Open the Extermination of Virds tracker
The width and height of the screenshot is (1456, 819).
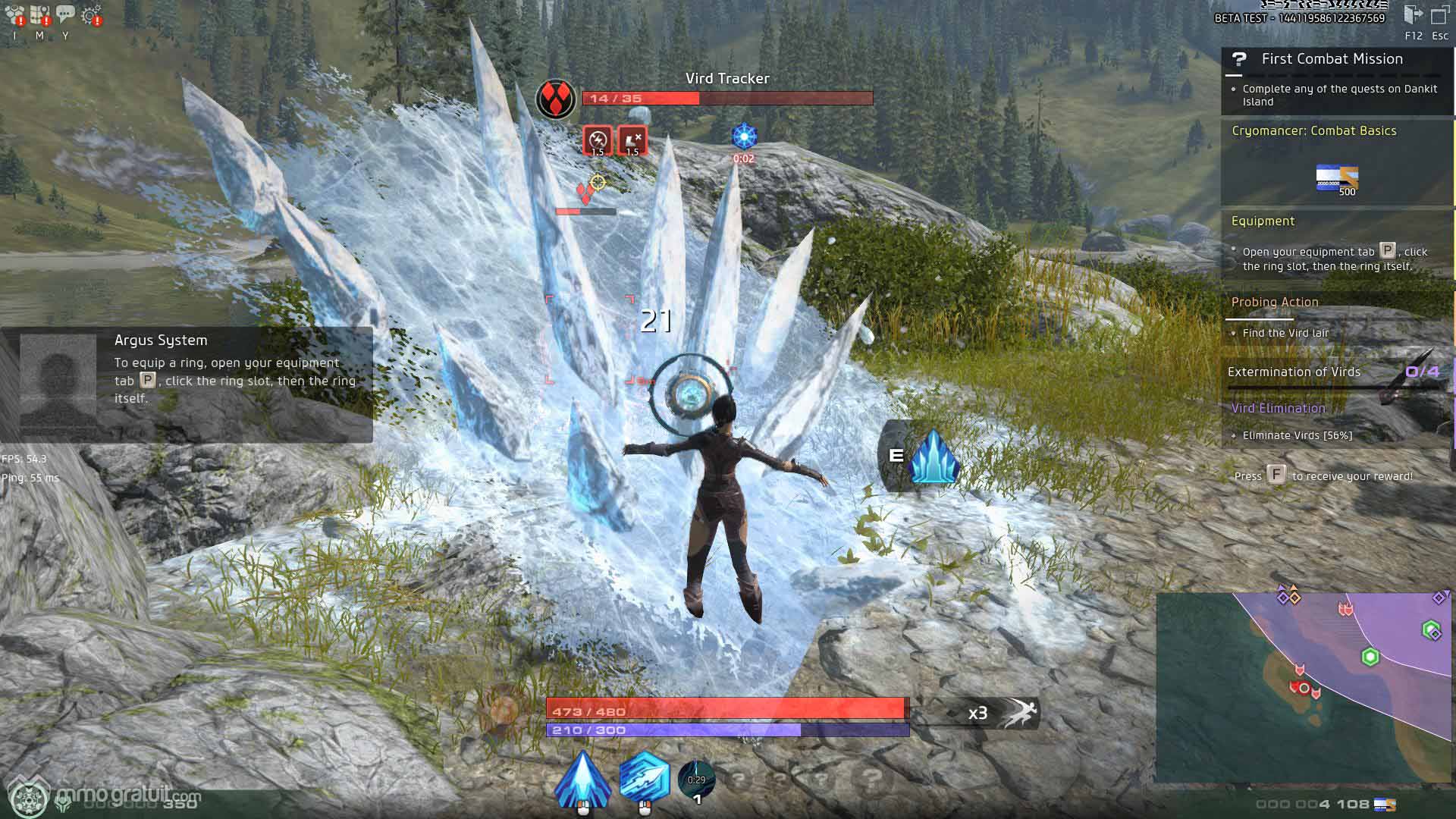tap(1294, 372)
